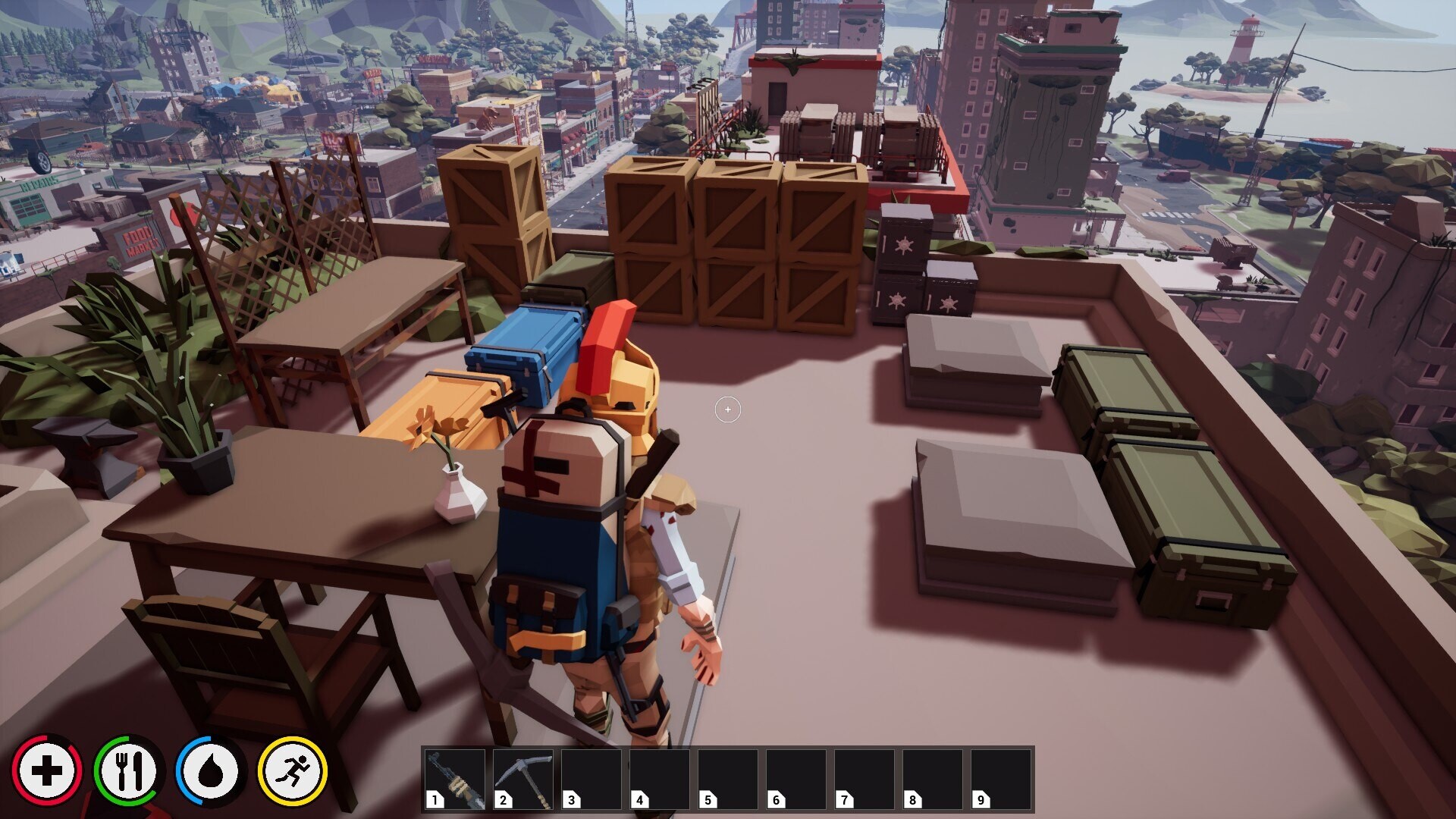This screenshot has width=1456, height=819.
Task: Click the green hunger fork-and-knife icon
Action: (x=127, y=769)
